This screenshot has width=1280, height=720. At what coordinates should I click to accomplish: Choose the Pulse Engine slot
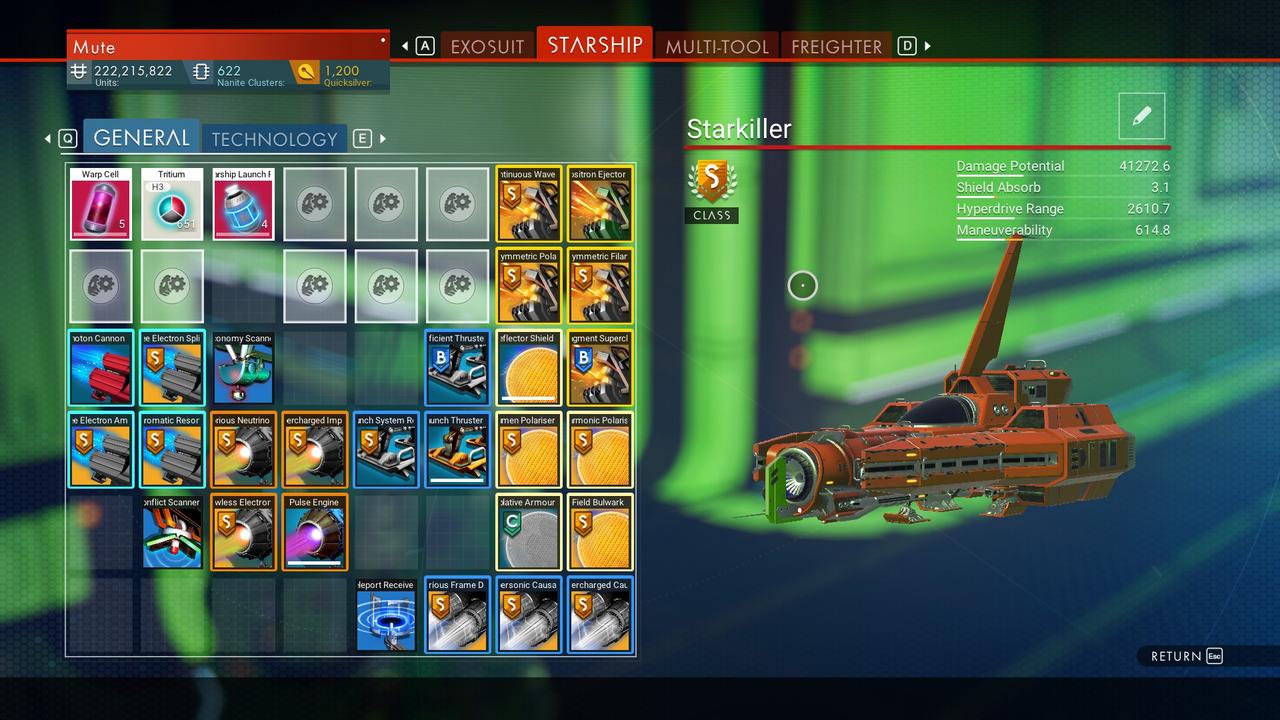[x=314, y=532]
